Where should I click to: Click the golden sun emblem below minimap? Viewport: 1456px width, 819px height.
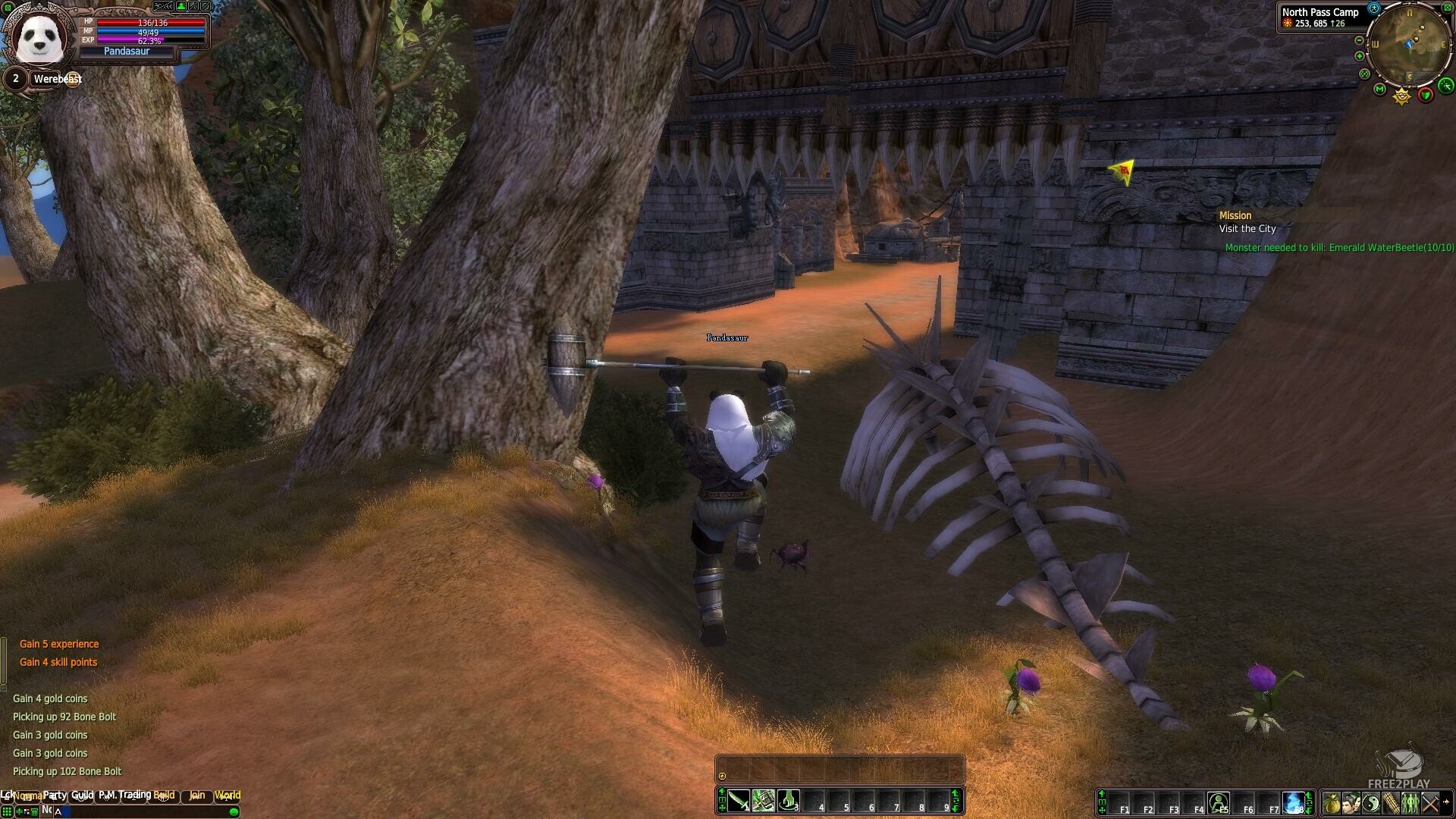coord(1401,96)
